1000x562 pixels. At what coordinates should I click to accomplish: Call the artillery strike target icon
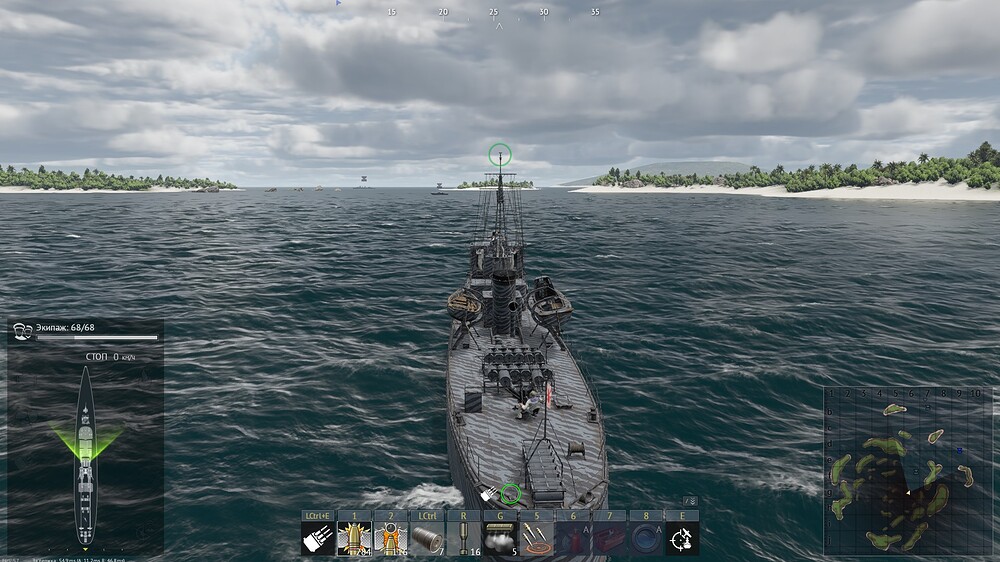coord(536,538)
